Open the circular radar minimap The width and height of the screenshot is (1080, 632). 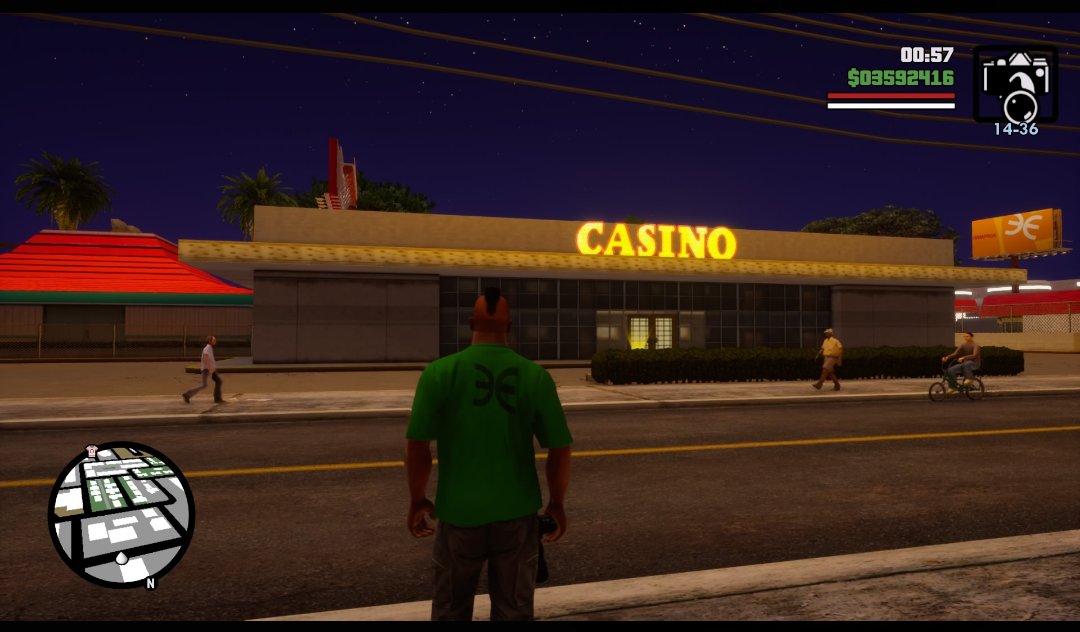point(121,514)
